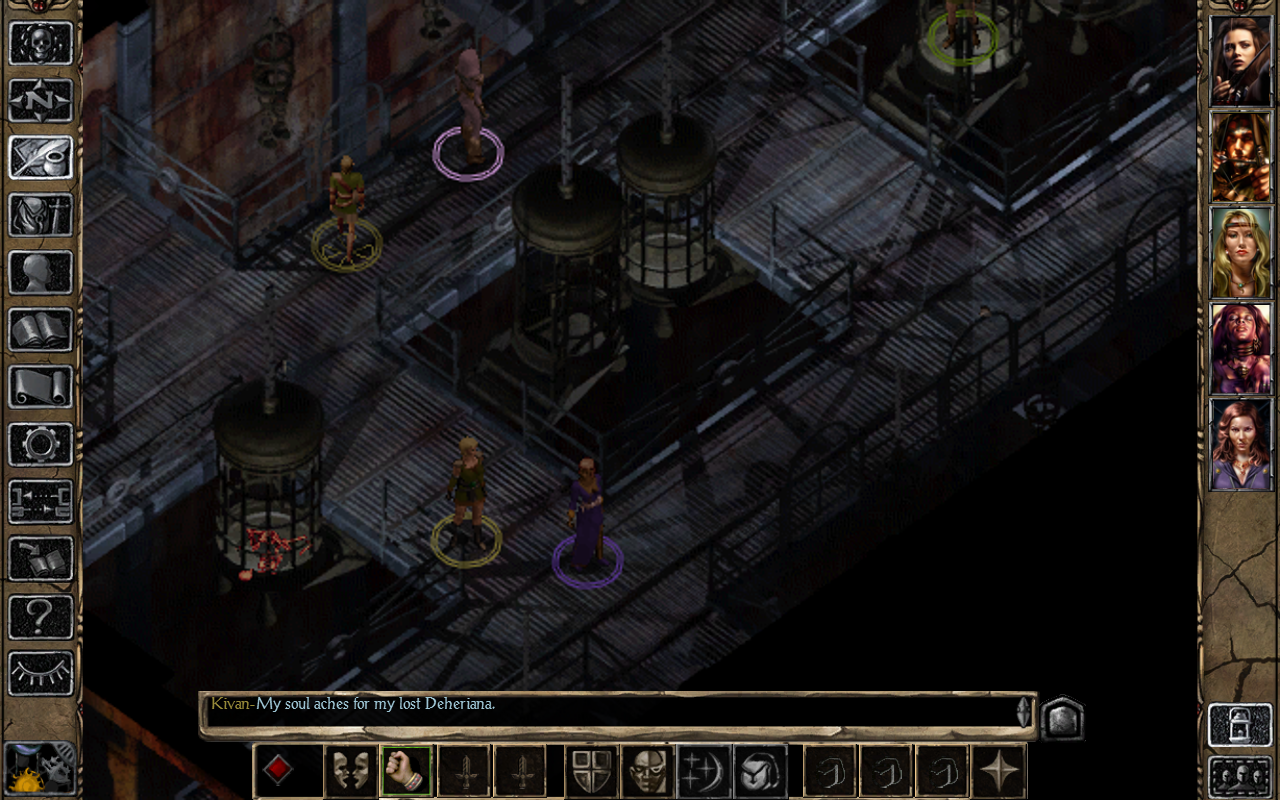
Task: Choose the blonde woman's party portrait
Action: pos(1240,252)
